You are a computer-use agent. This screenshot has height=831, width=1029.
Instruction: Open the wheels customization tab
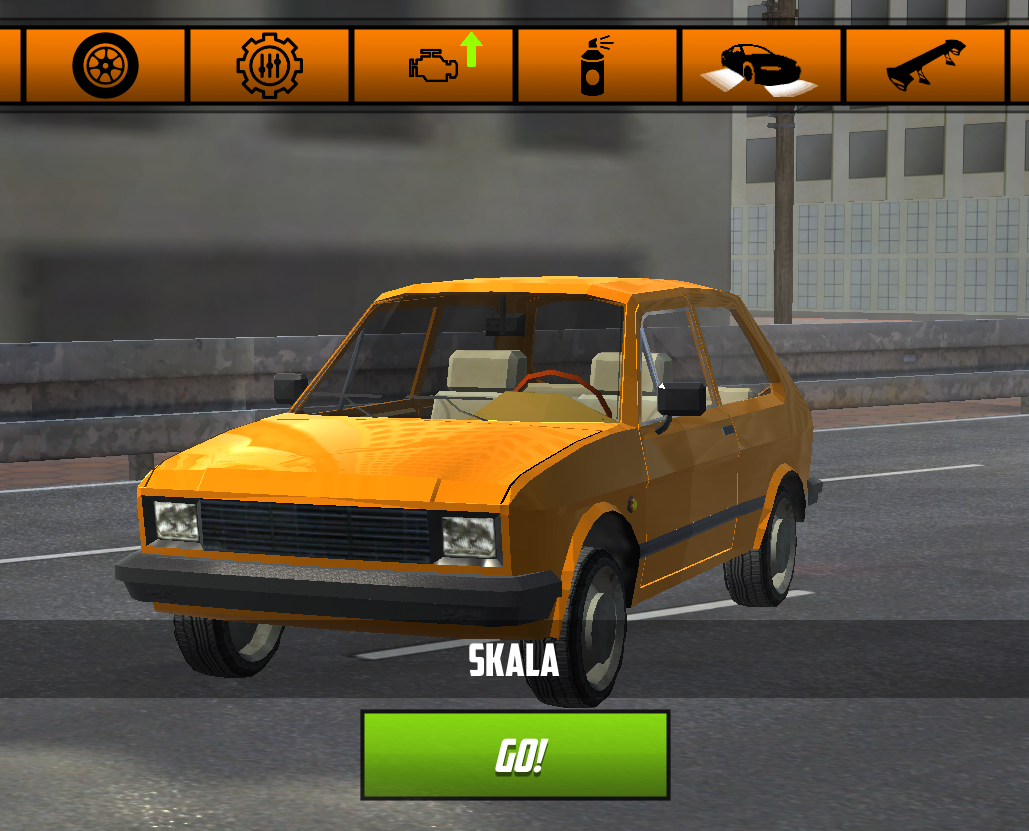pos(105,66)
